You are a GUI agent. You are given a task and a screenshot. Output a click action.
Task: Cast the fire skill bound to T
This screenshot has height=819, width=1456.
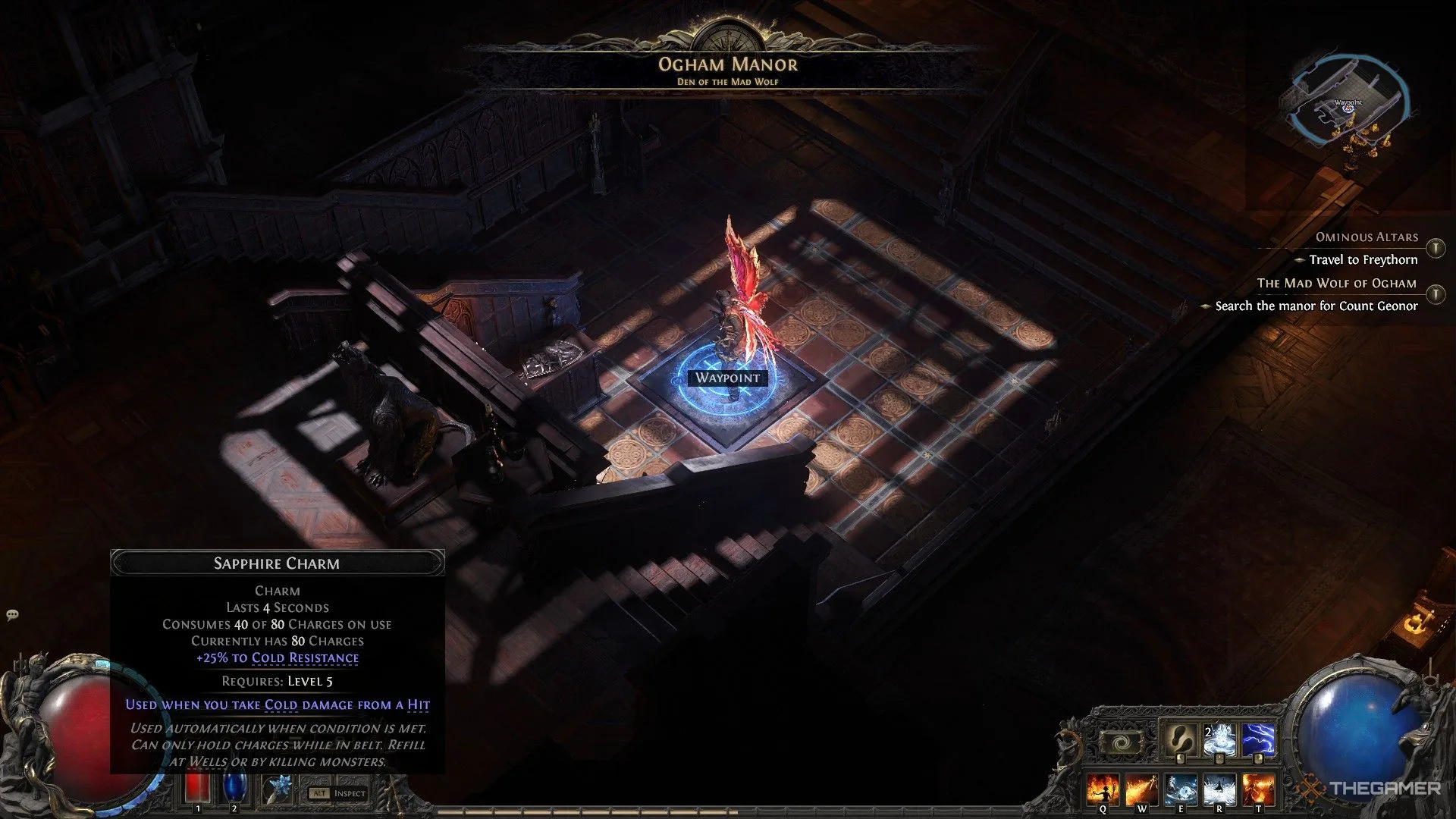(1258, 790)
